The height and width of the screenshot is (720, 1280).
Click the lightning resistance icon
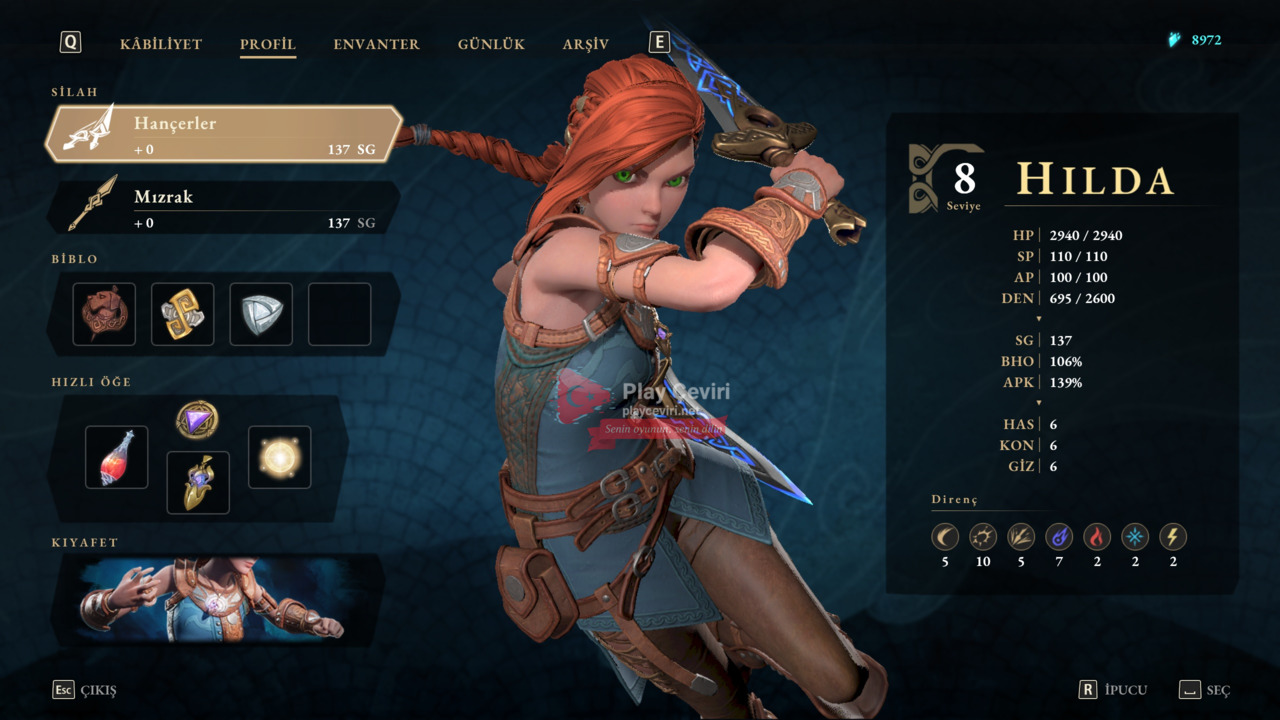(1173, 537)
